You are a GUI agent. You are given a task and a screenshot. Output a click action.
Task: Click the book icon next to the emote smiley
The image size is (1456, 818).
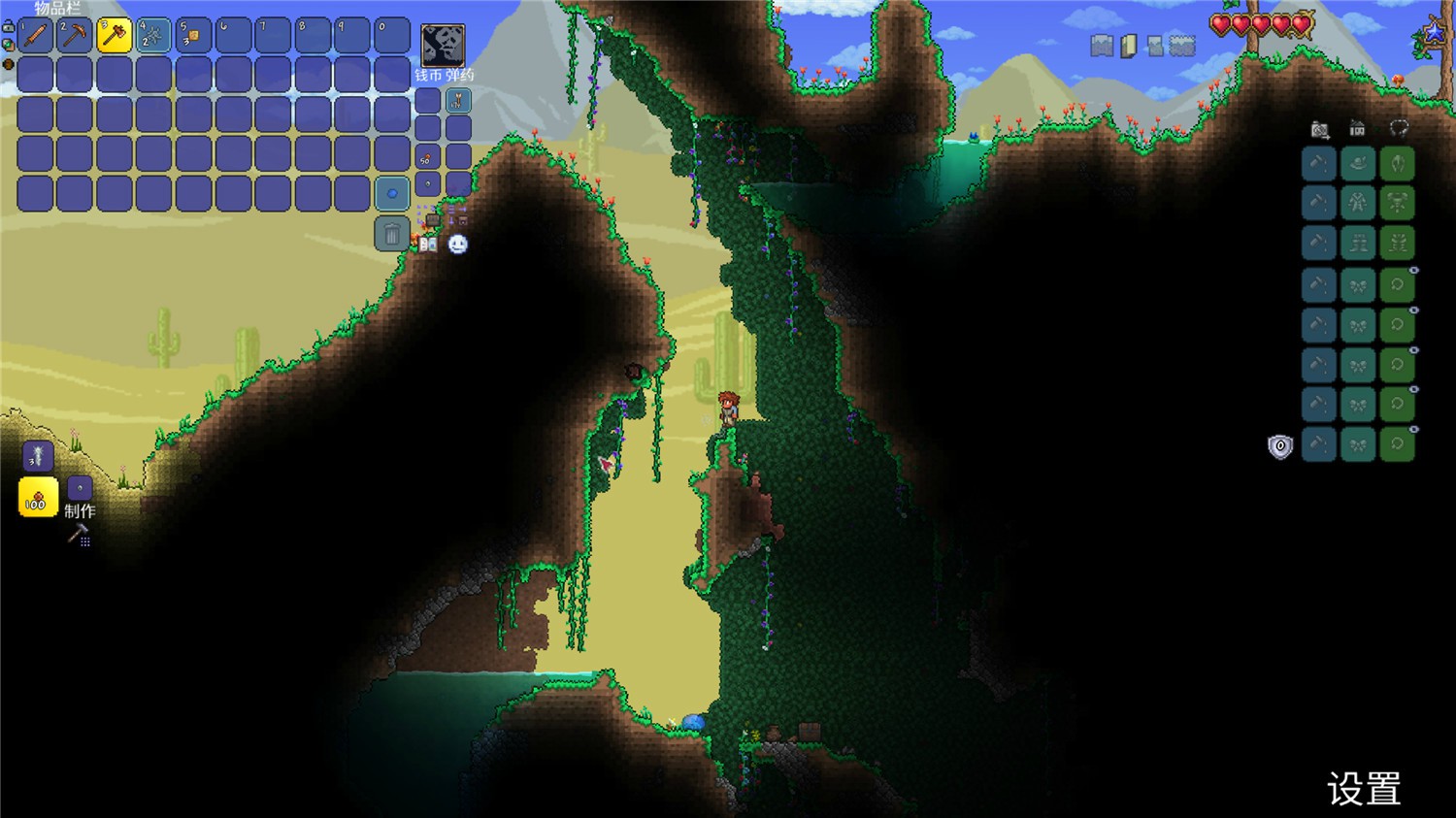coord(427,245)
